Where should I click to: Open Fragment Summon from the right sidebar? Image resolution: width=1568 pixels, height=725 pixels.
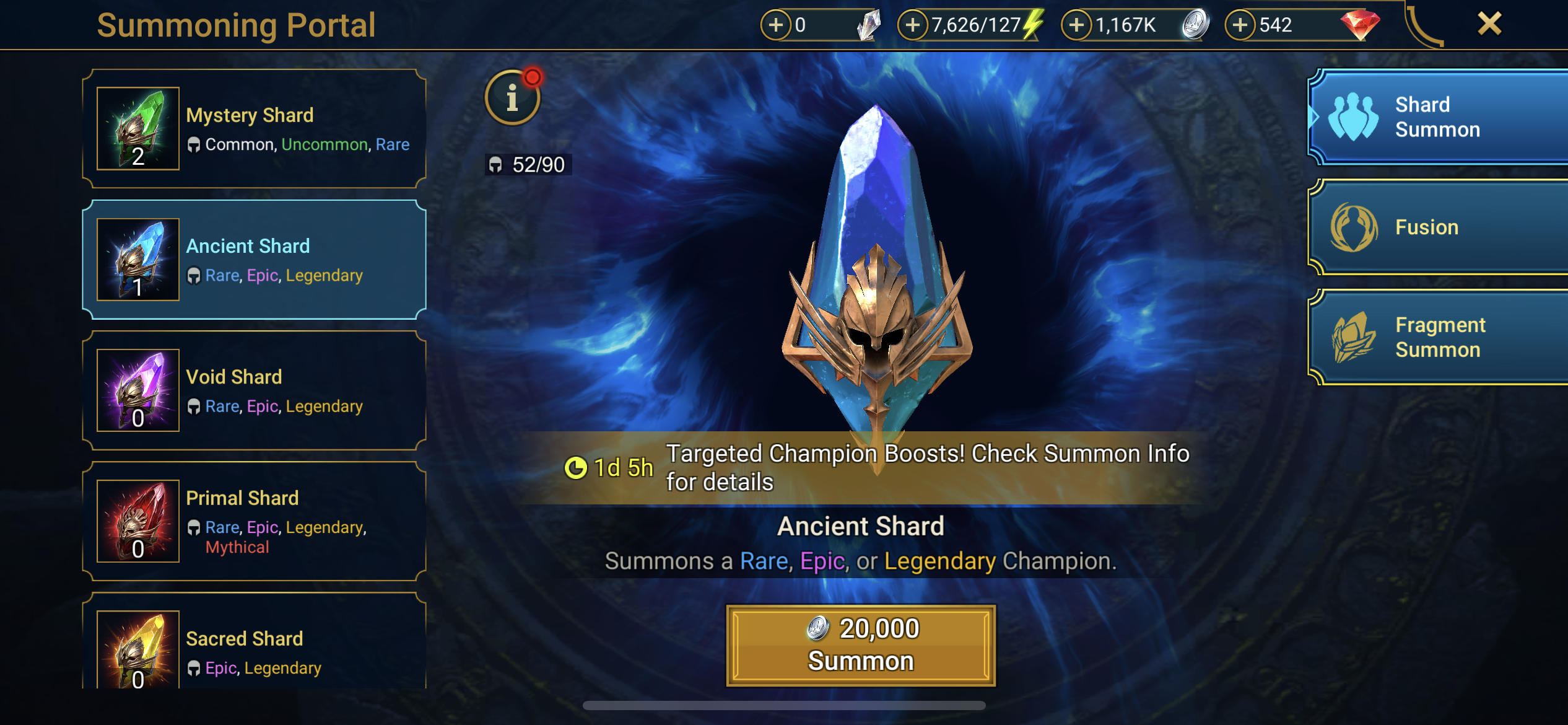point(1435,338)
